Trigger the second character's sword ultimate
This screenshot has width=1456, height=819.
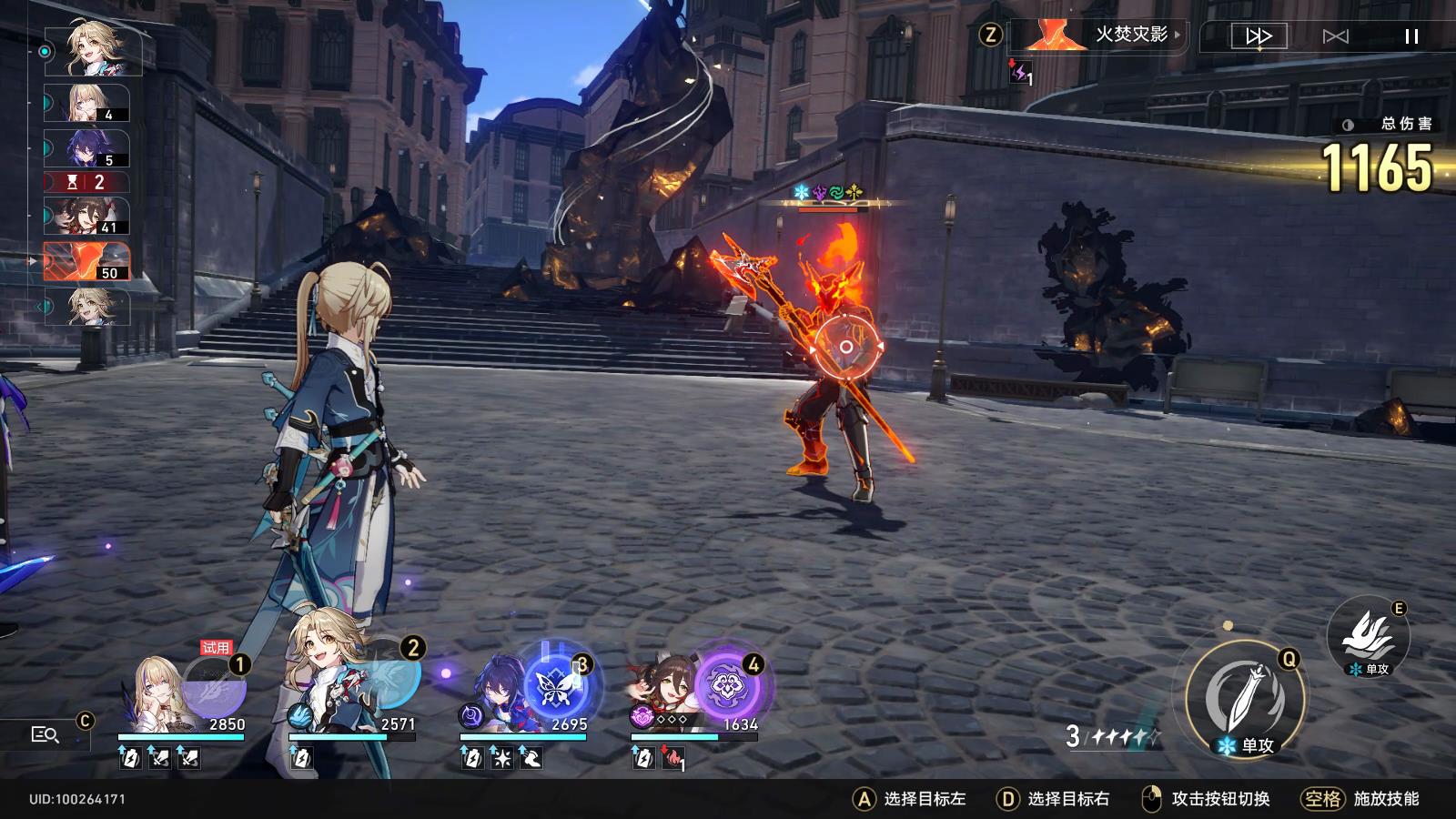pyautogui.click(x=387, y=679)
